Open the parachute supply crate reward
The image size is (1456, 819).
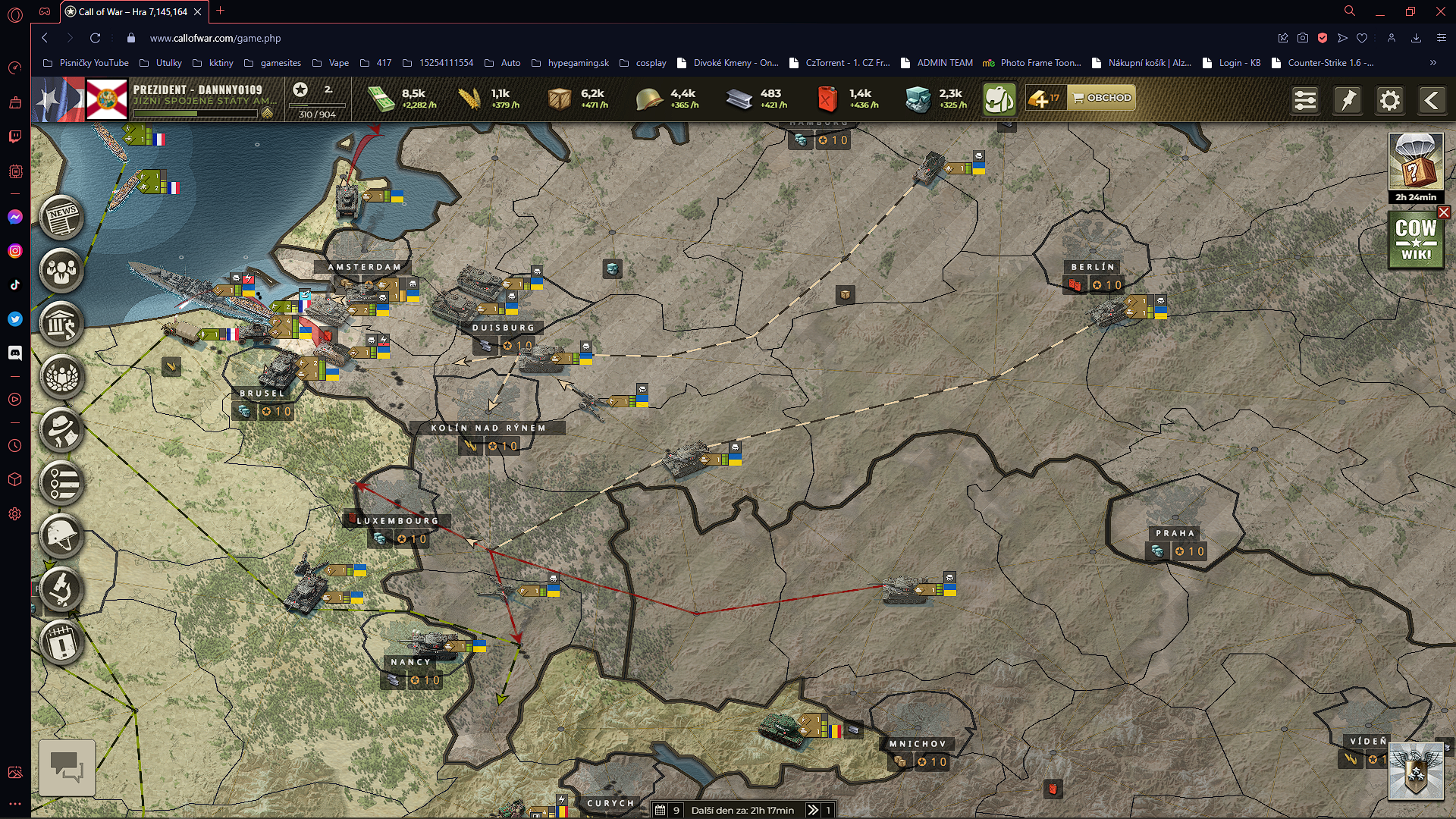(1416, 162)
